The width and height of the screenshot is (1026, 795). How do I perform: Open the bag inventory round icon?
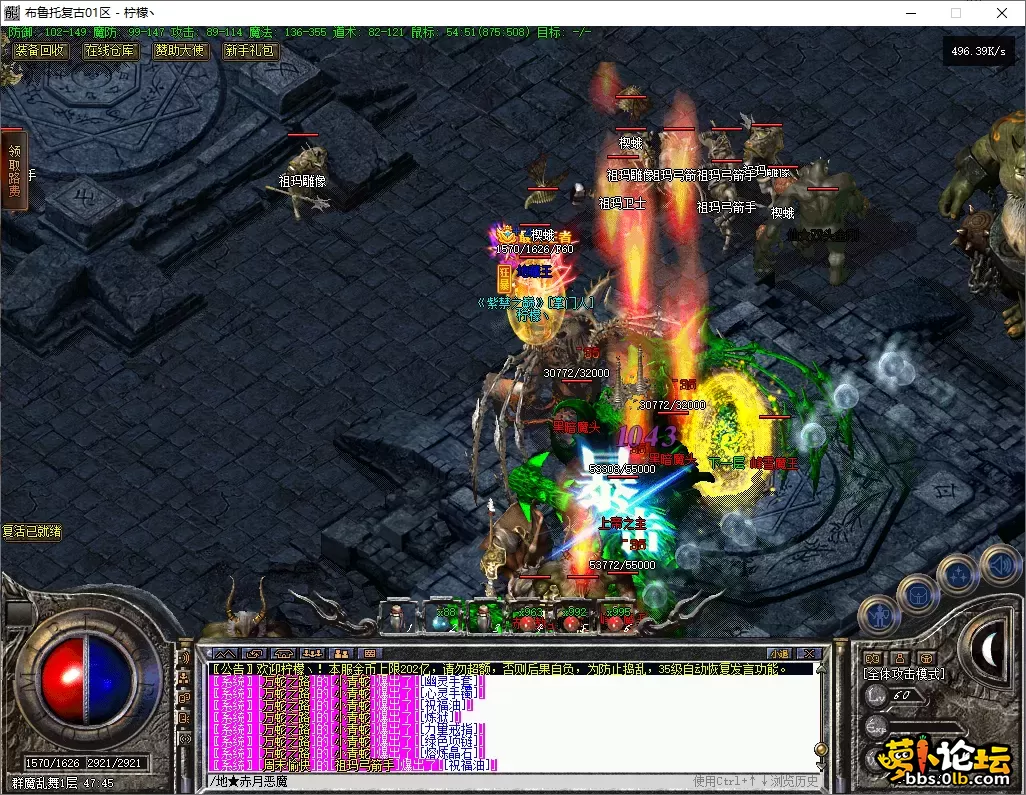918,595
